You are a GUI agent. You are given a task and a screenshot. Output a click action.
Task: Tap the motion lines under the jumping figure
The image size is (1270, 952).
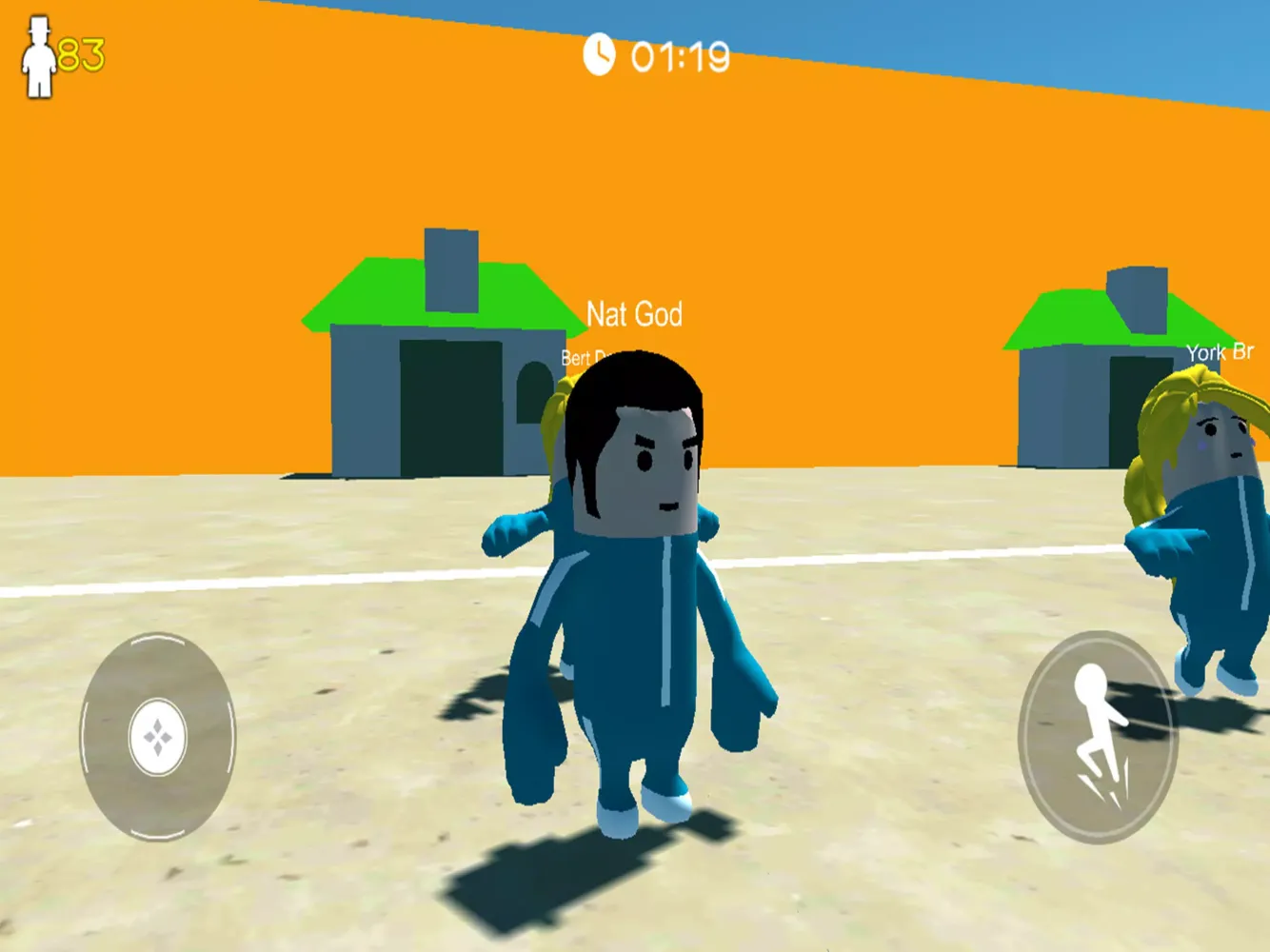pos(1104,790)
